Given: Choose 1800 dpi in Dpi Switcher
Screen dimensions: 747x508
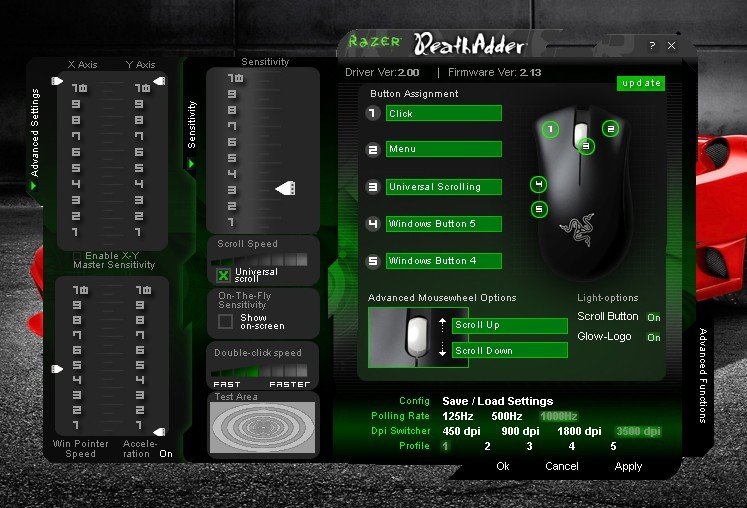Looking at the screenshot, I should [x=579, y=431].
